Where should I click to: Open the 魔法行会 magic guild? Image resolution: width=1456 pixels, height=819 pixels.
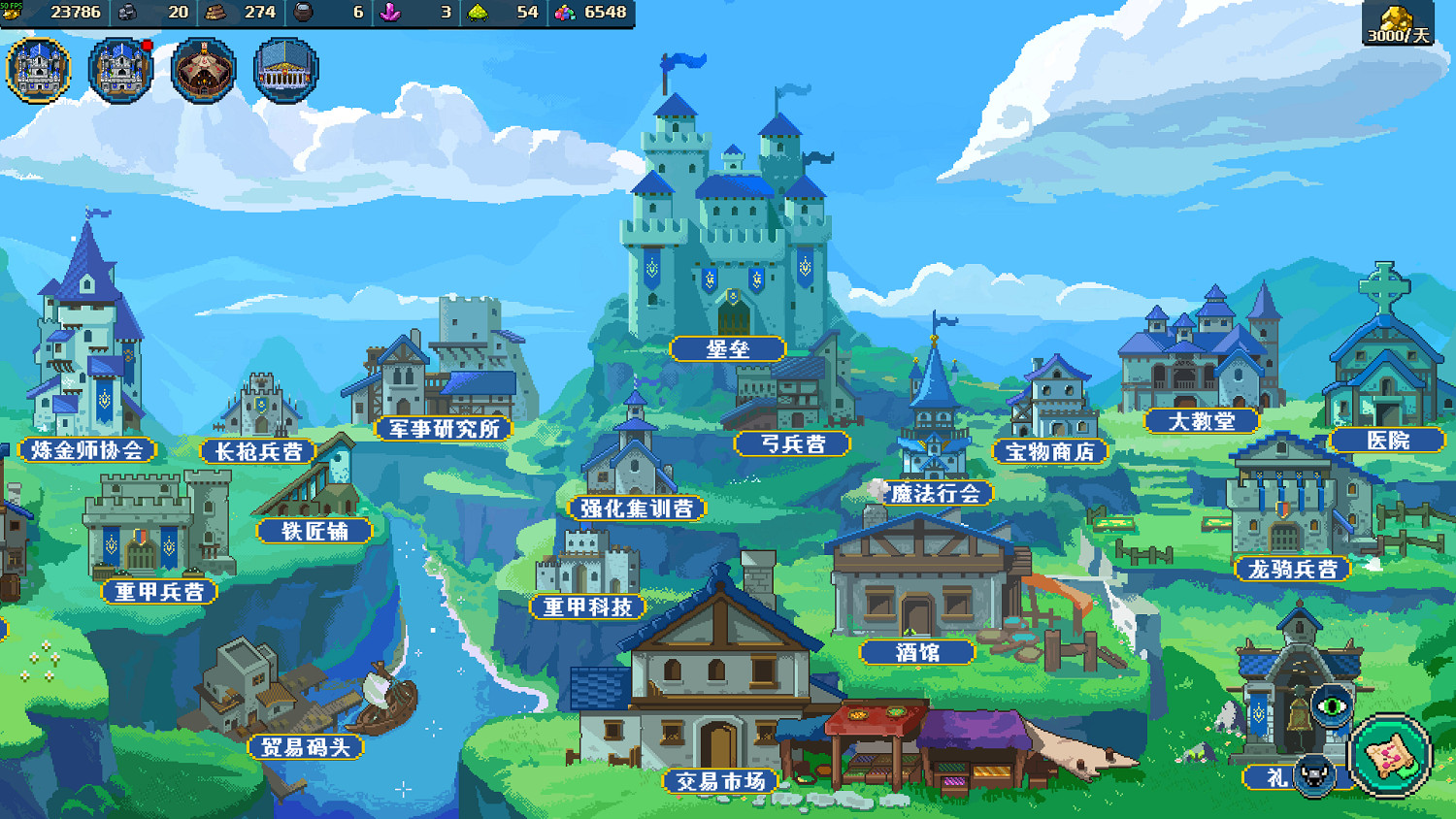[935, 493]
